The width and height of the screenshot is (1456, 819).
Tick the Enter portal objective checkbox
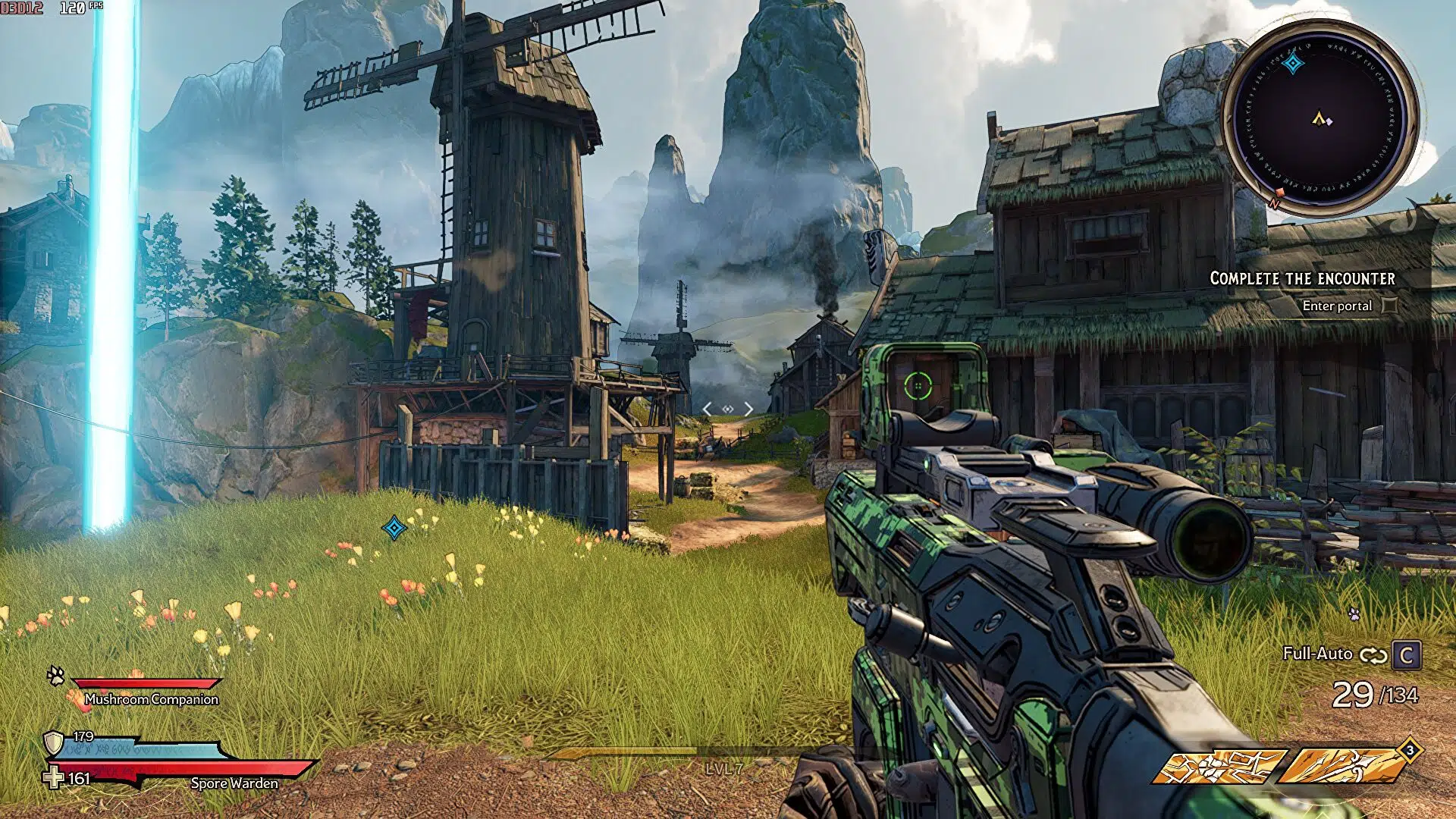coord(1389,306)
